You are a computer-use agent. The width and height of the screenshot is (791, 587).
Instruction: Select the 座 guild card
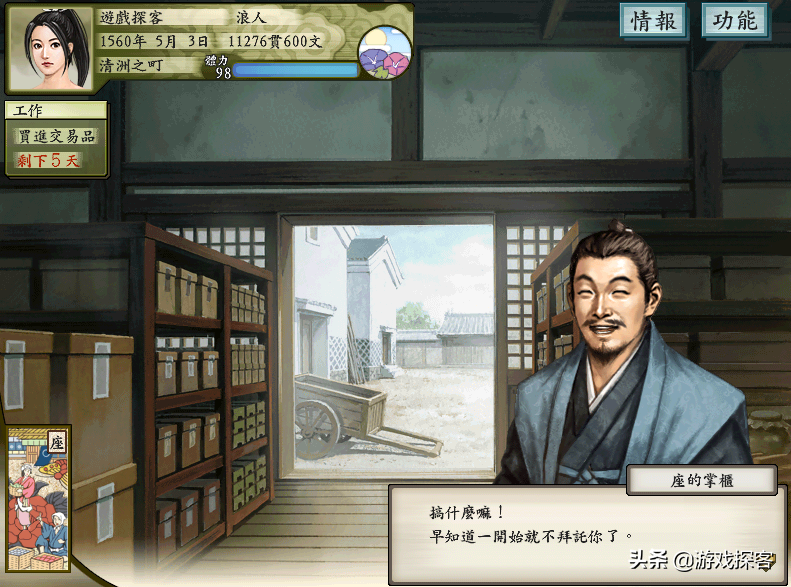tap(38, 500)
